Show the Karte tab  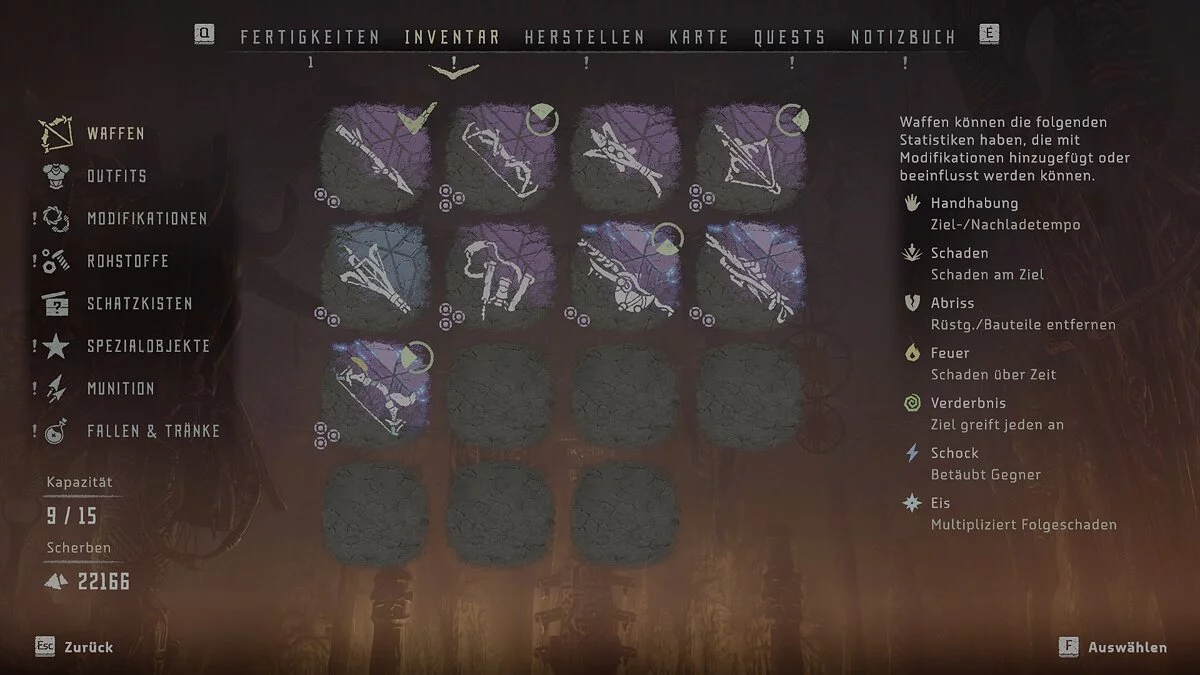coord(699,38)
